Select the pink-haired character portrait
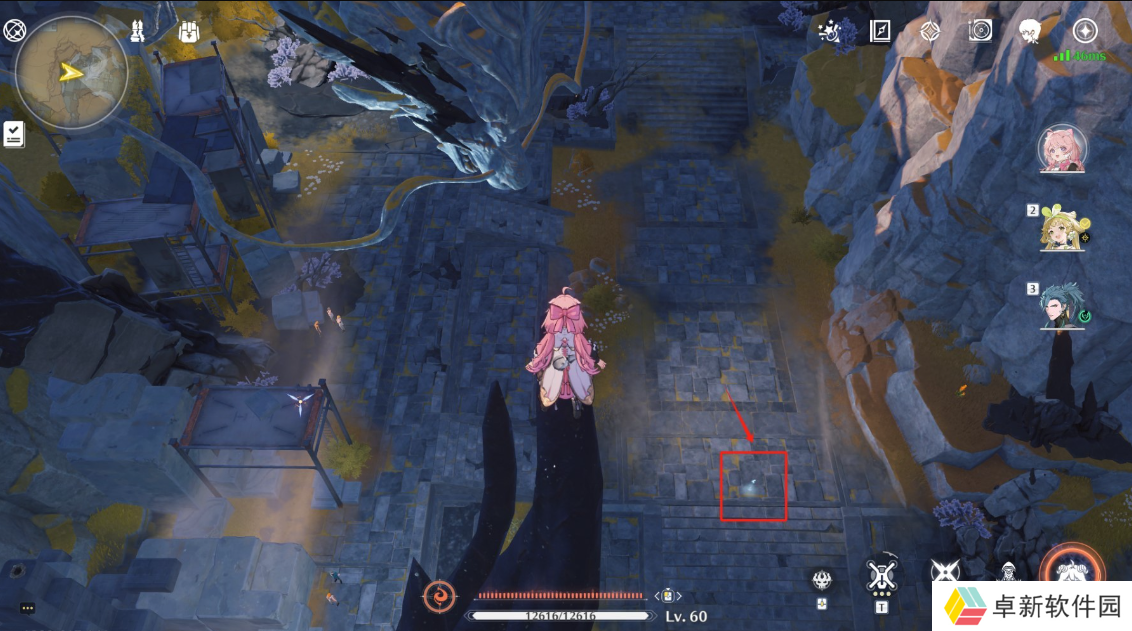This screenshot has height=631, width=1132. point(1062,149)
